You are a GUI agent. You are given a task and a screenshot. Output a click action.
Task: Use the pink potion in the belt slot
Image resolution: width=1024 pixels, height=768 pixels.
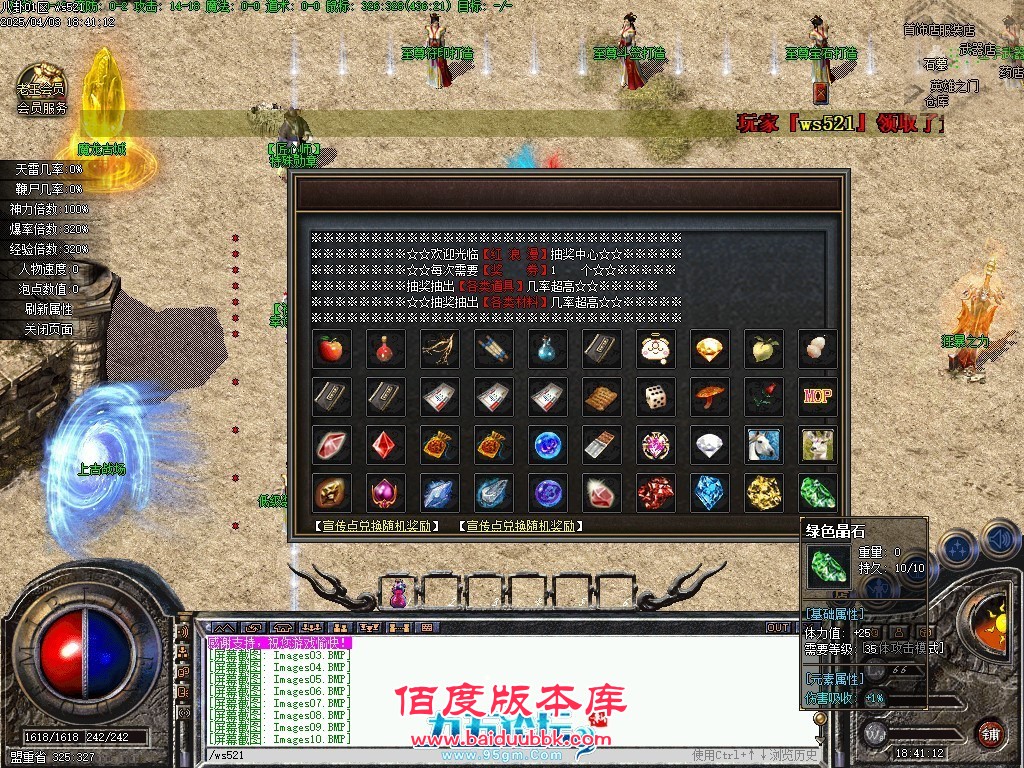point(399,593)
